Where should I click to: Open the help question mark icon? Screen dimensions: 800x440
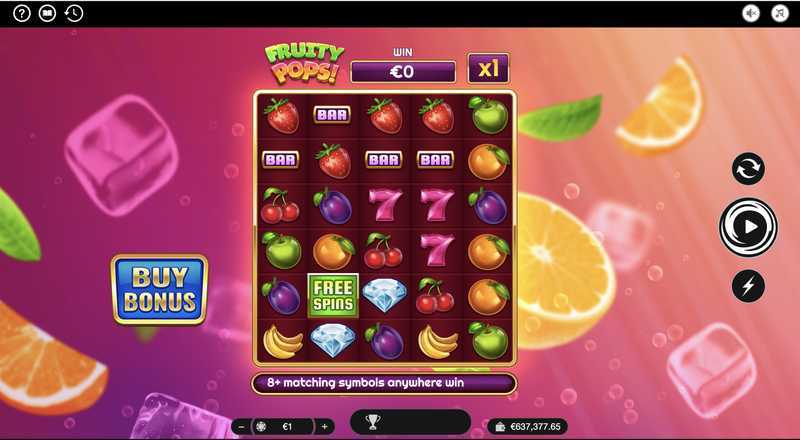pos(22,13)
